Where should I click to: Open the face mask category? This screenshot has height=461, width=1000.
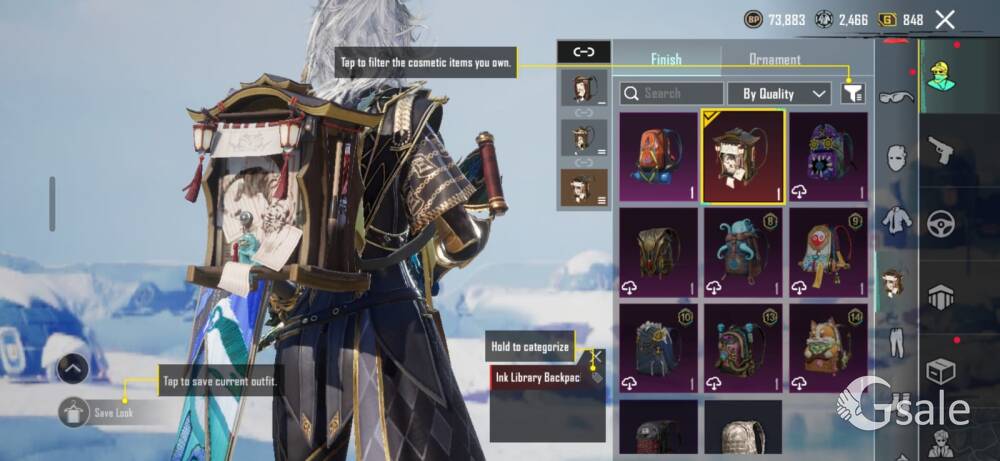[x=897, y=158]
